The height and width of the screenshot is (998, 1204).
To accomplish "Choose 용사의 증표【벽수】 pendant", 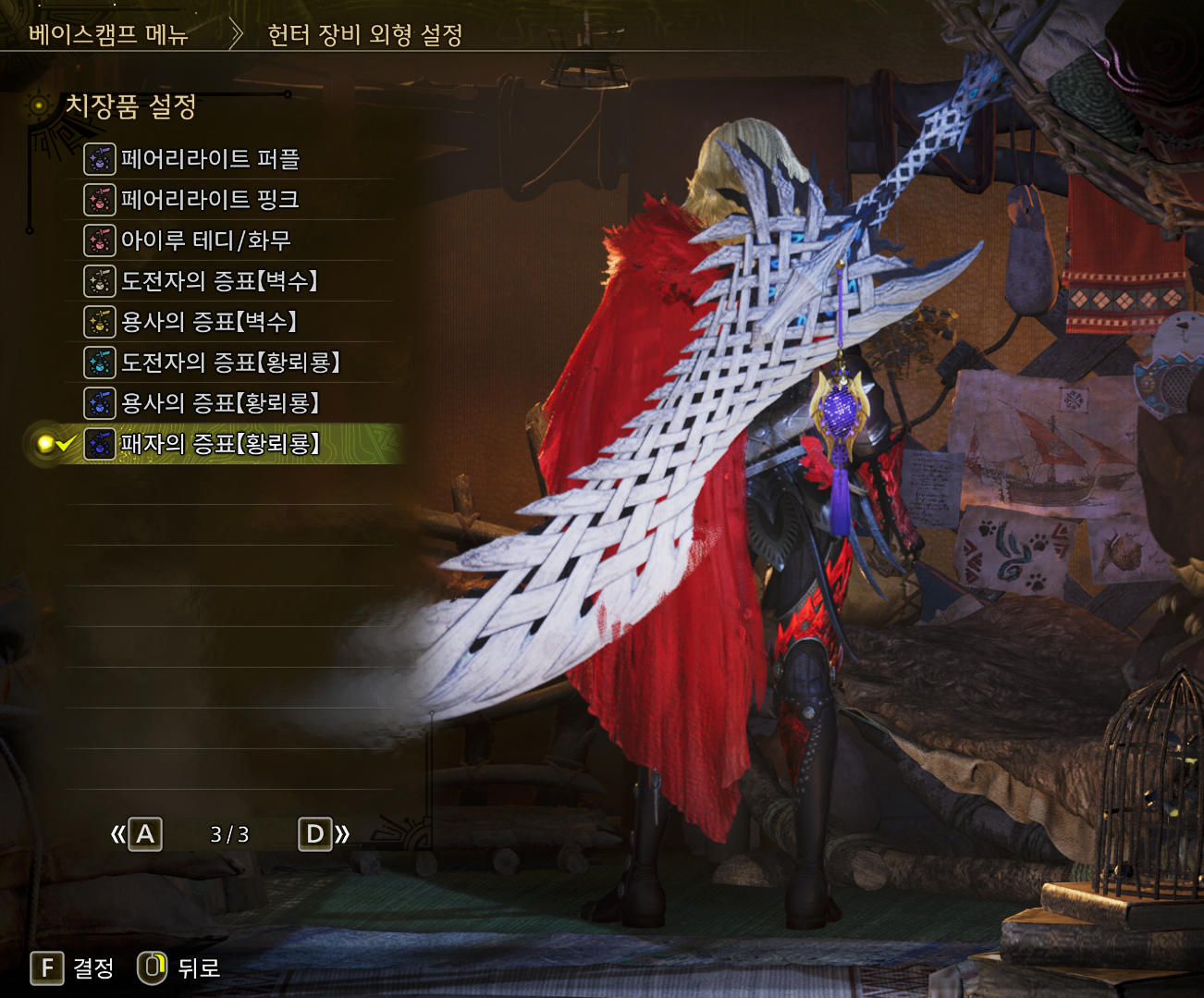I will pyautogui.click(x=209, y=322).
